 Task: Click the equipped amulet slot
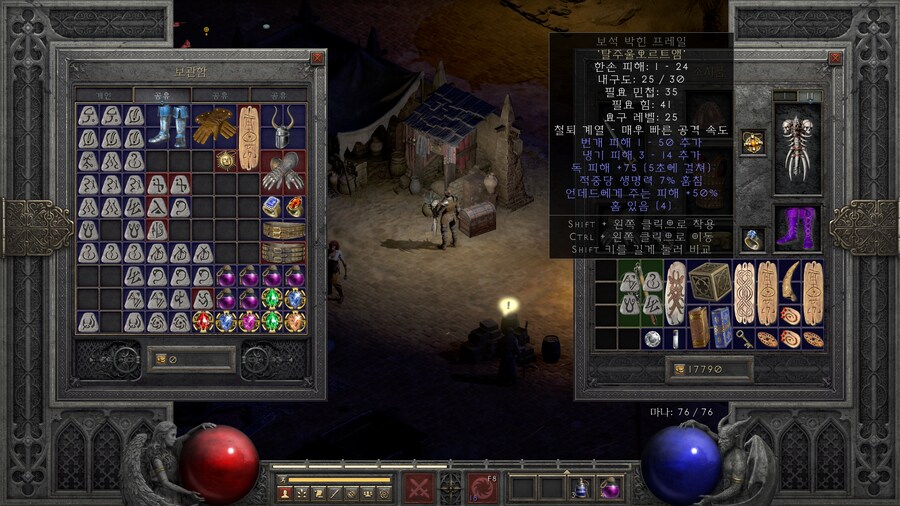point(753,142)
